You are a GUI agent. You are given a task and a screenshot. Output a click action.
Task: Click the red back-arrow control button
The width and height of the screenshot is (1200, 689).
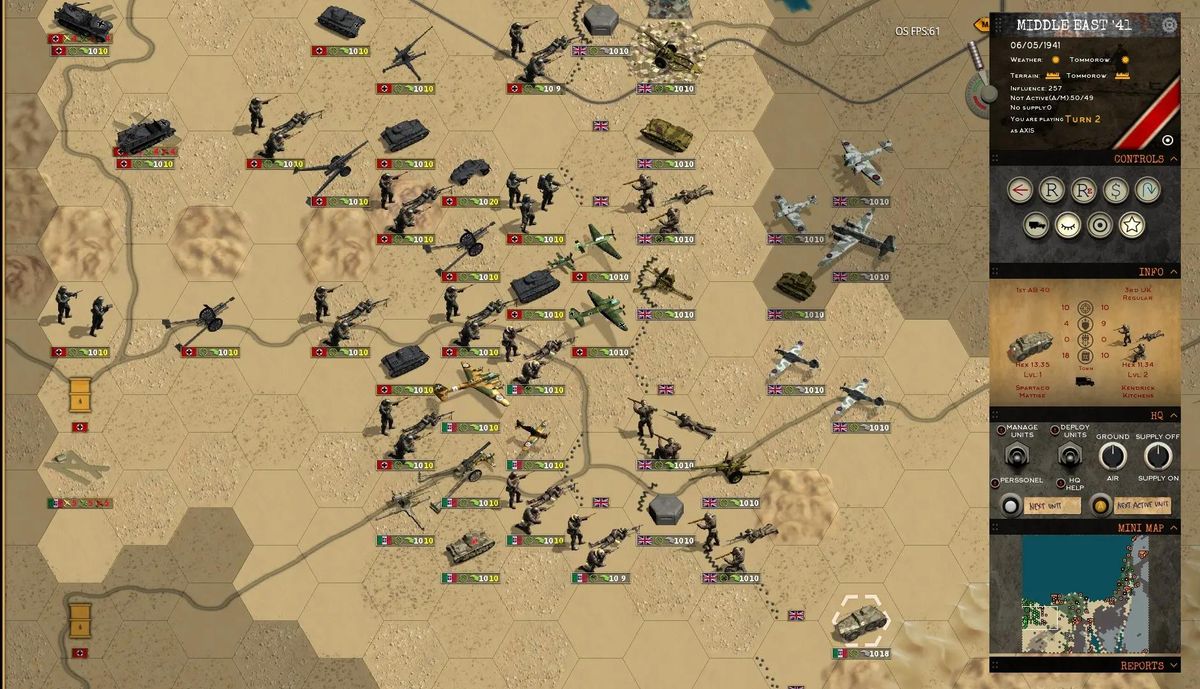tap(1017, 190)
